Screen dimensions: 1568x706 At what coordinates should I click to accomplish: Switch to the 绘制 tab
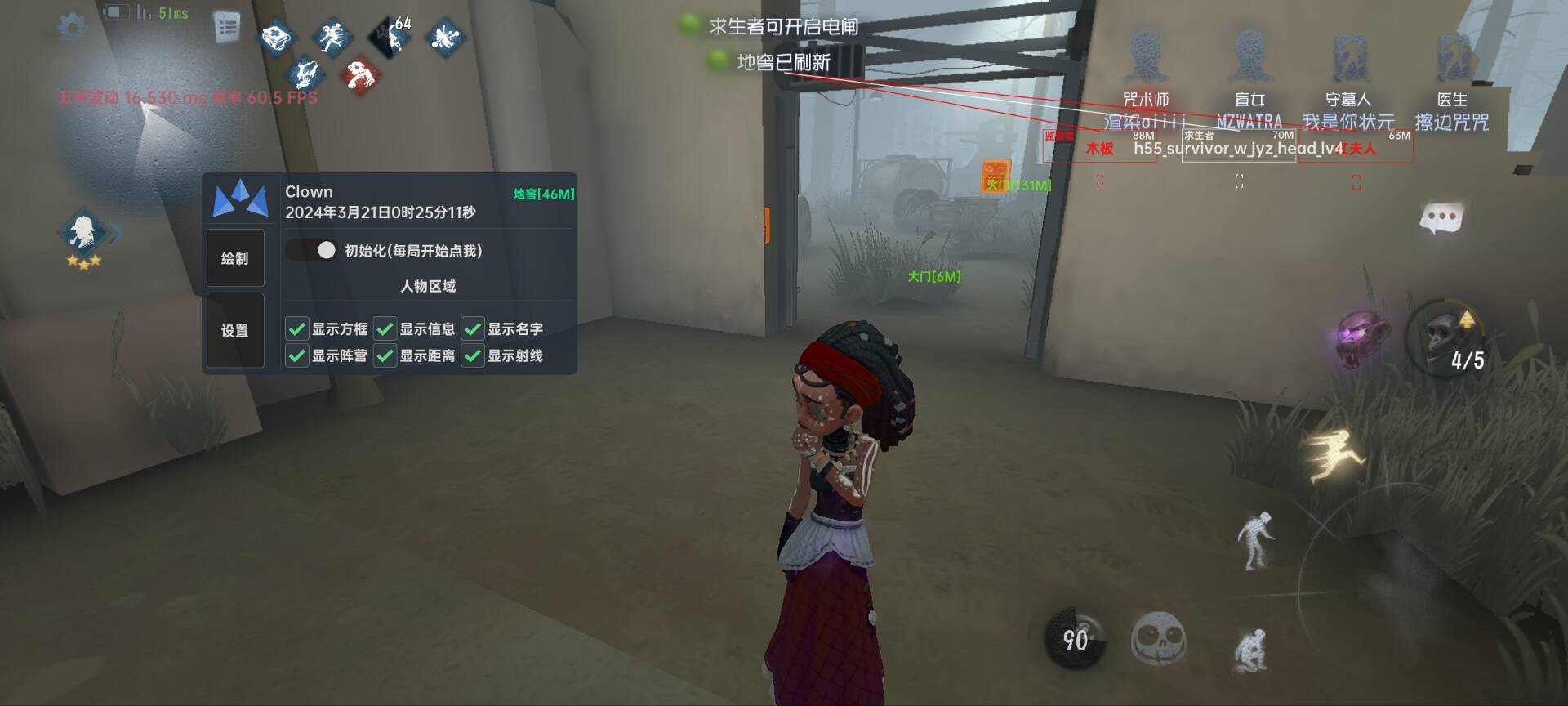[235, 258]
